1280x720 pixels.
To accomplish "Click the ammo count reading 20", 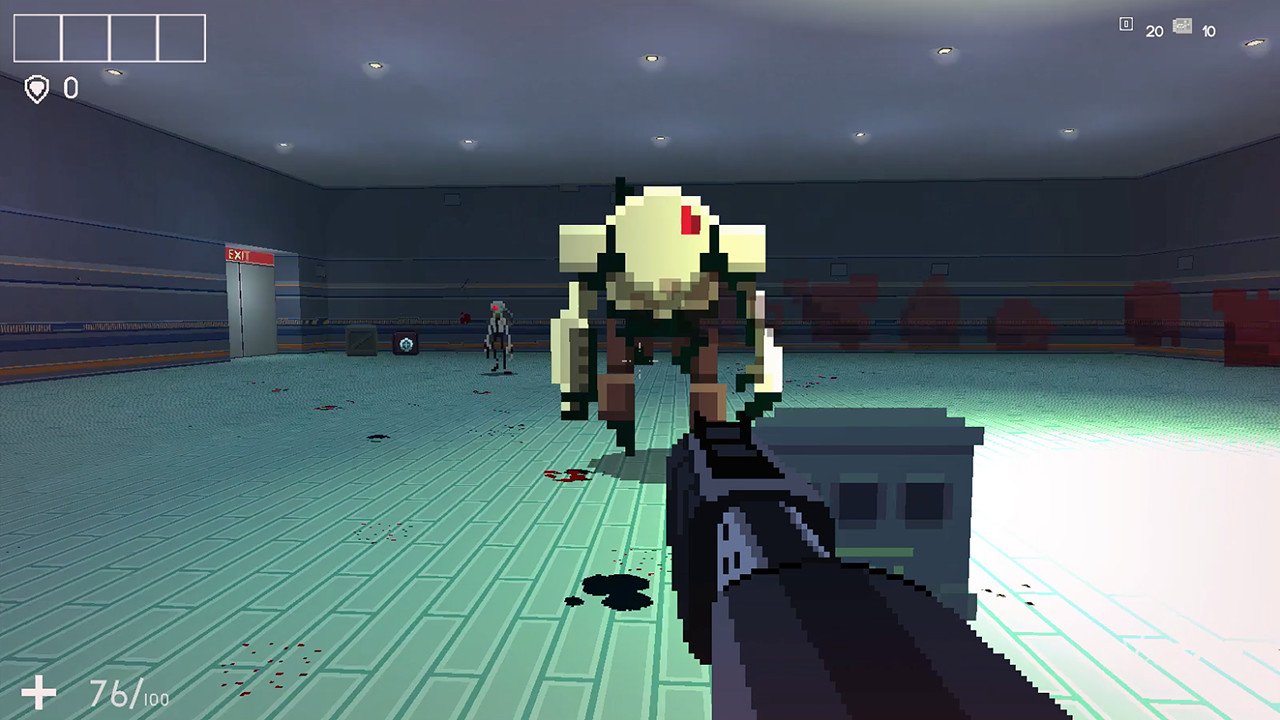I will [x=1155, y=28].
